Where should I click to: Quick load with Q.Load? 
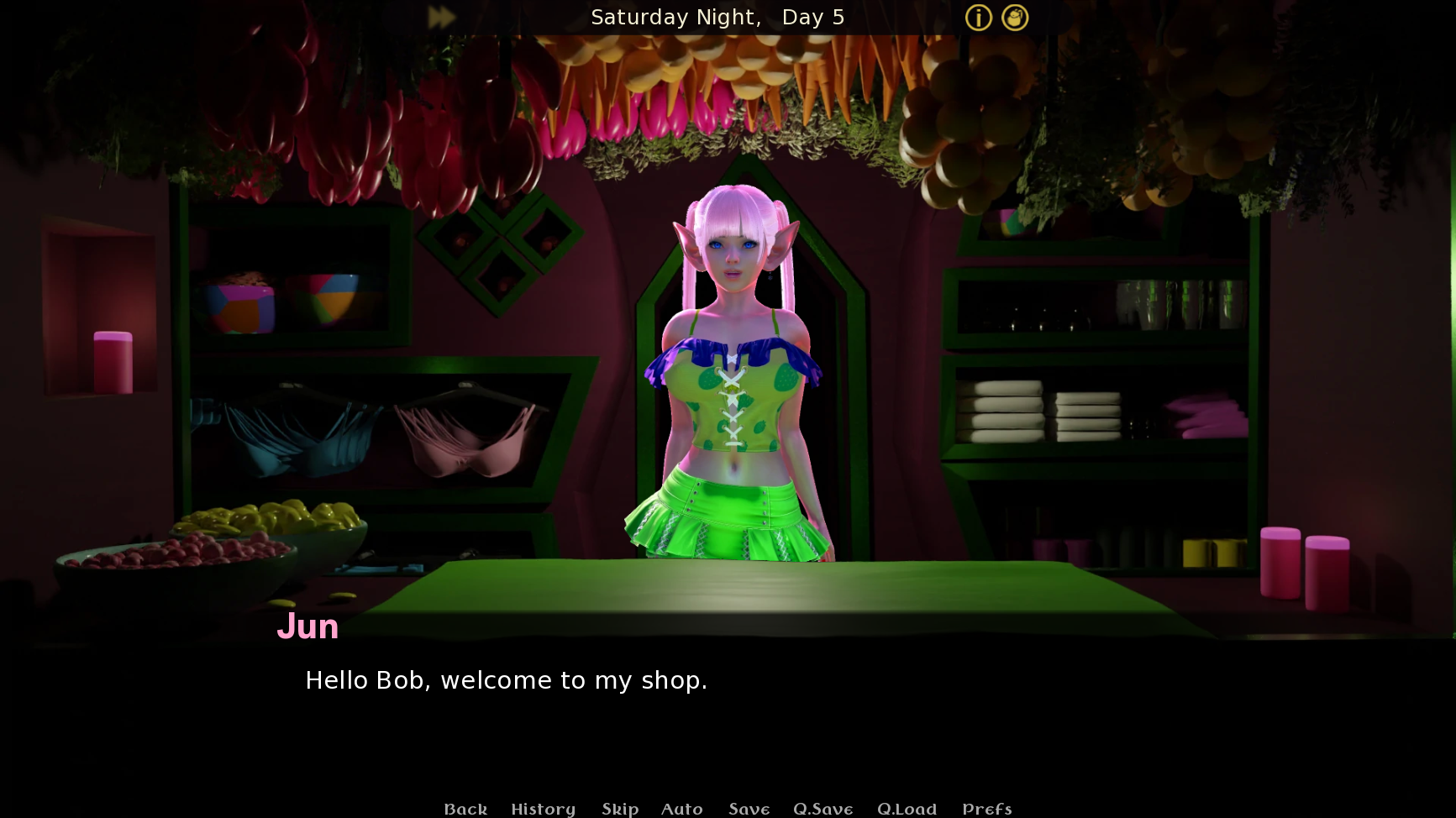[907, 809]
